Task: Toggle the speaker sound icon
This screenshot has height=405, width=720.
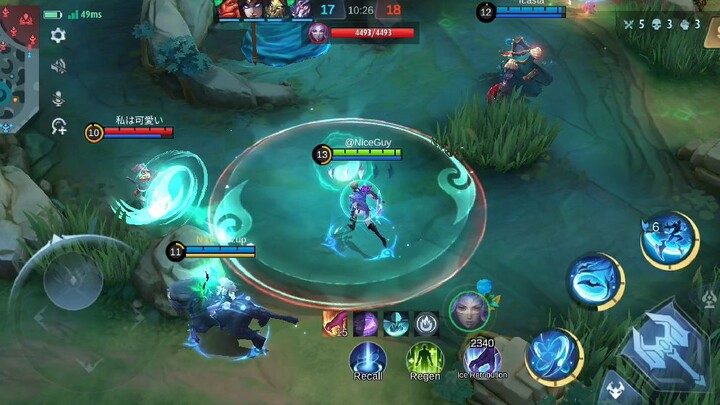Action: point(58,66)
